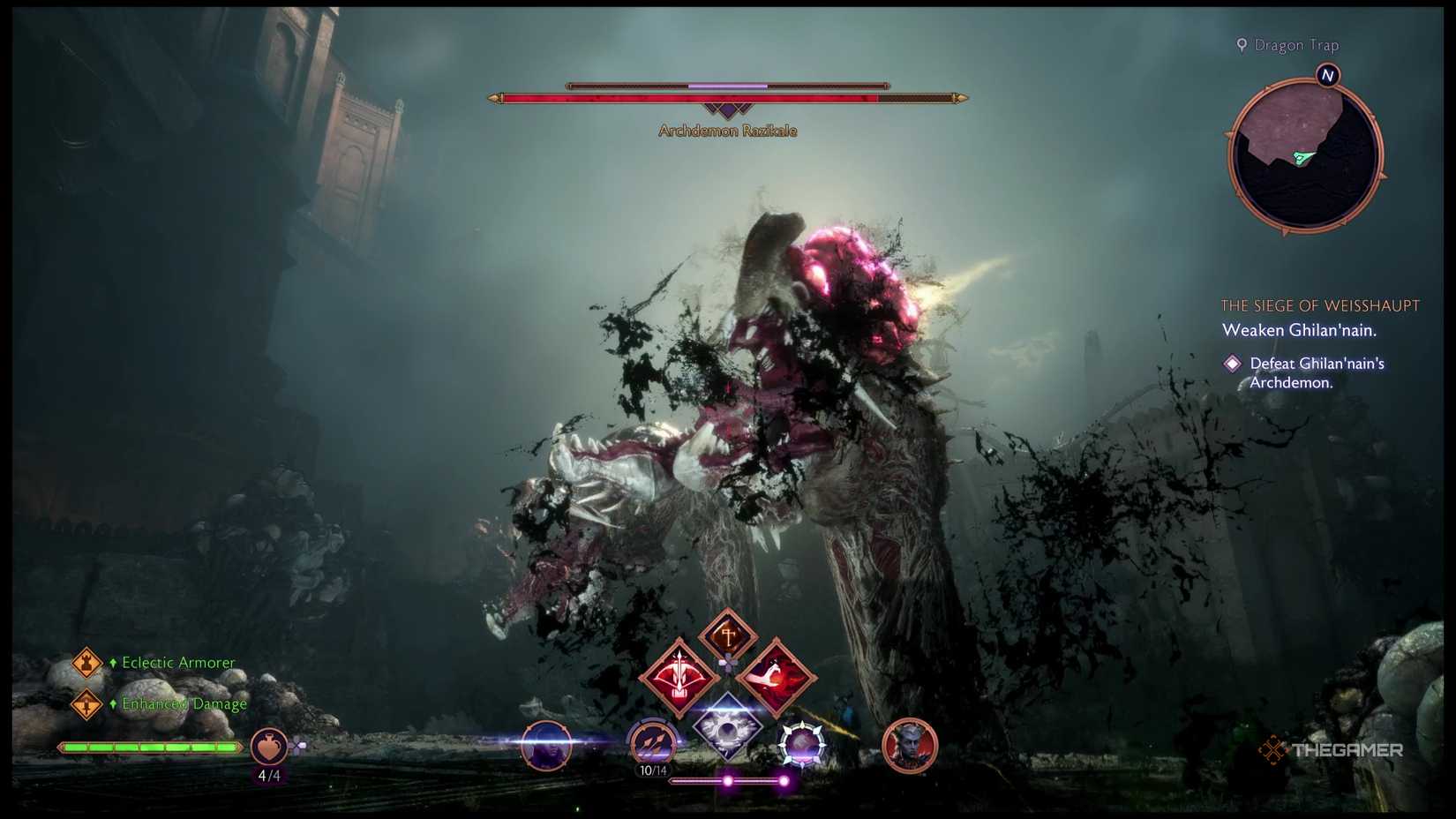Open THE SIEGE OF WEISSHAUPT quest header

point(1320,305)
